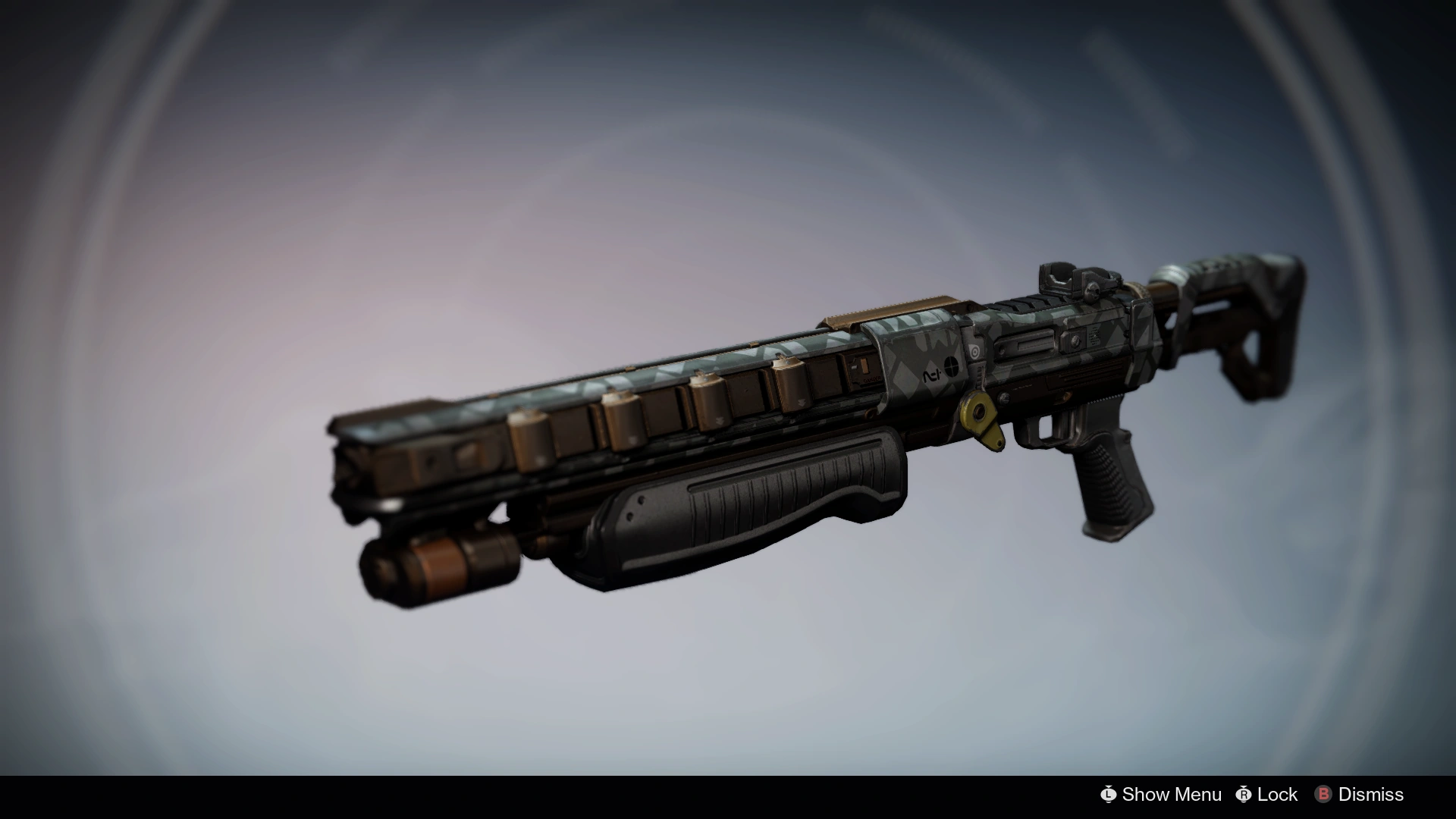The height and width of the screenshot is (819, 1456).
Task: Click the Dismiss label in the bottom bar
Action: (1373, 795)
